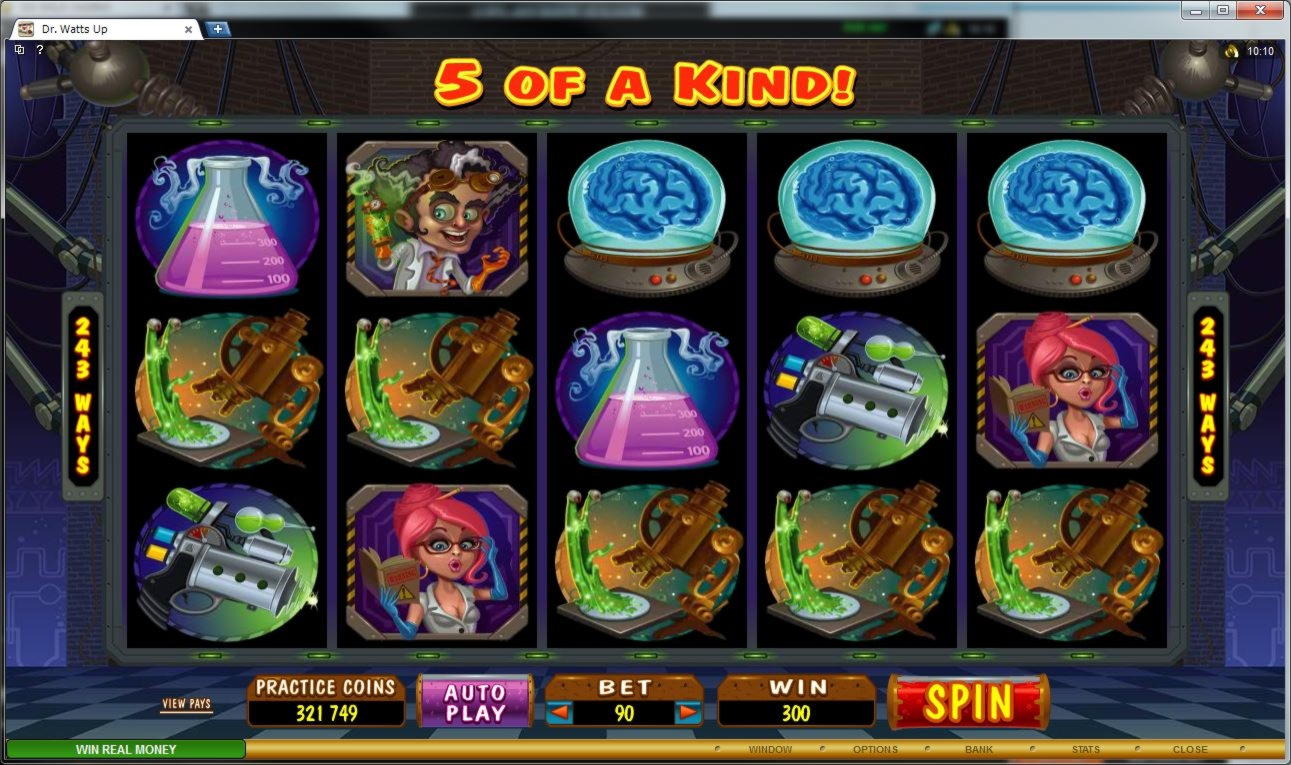
Task: Maximize the game window
Action: pyautogui.click(x=1223, y=10)
